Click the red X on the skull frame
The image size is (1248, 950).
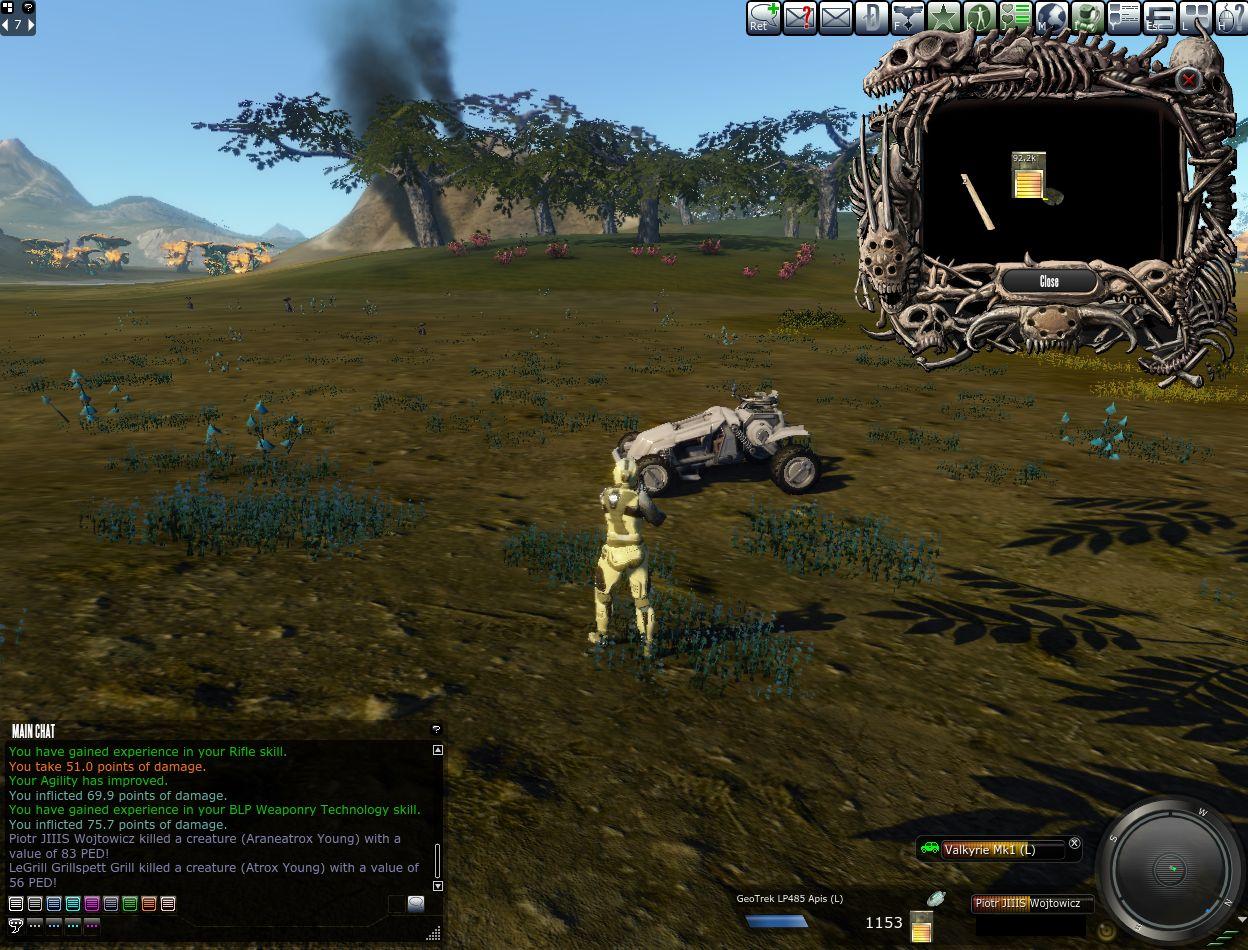[1188, 79]
